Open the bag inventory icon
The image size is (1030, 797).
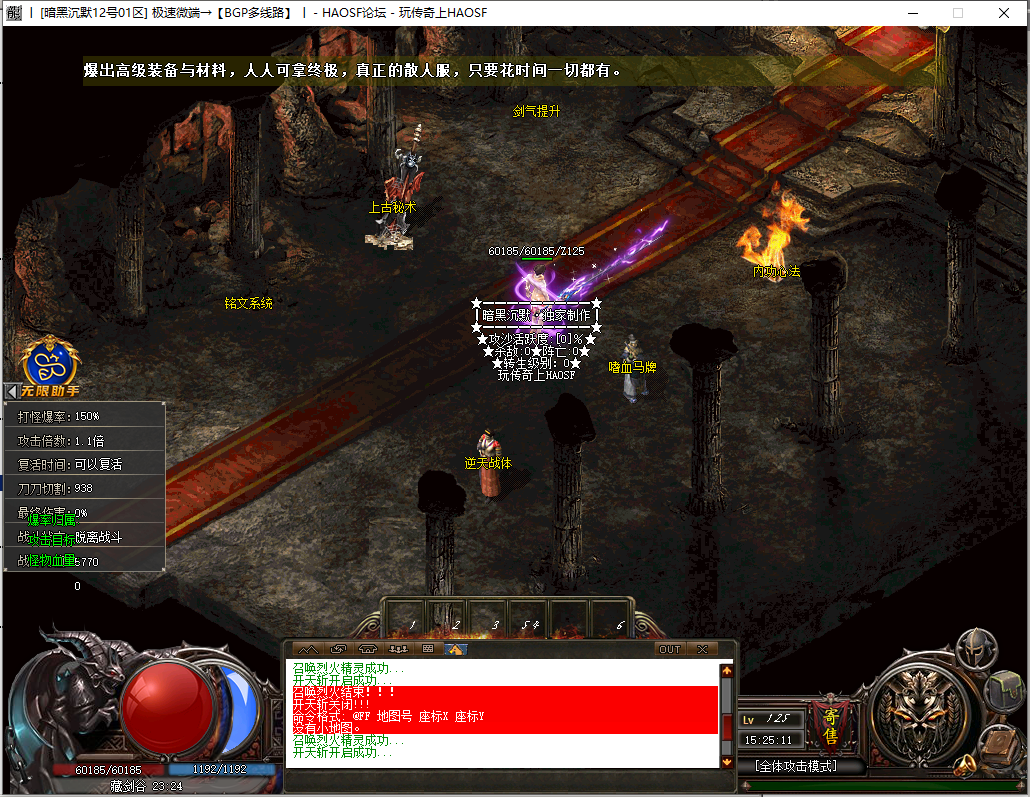tap(1005, 692)
